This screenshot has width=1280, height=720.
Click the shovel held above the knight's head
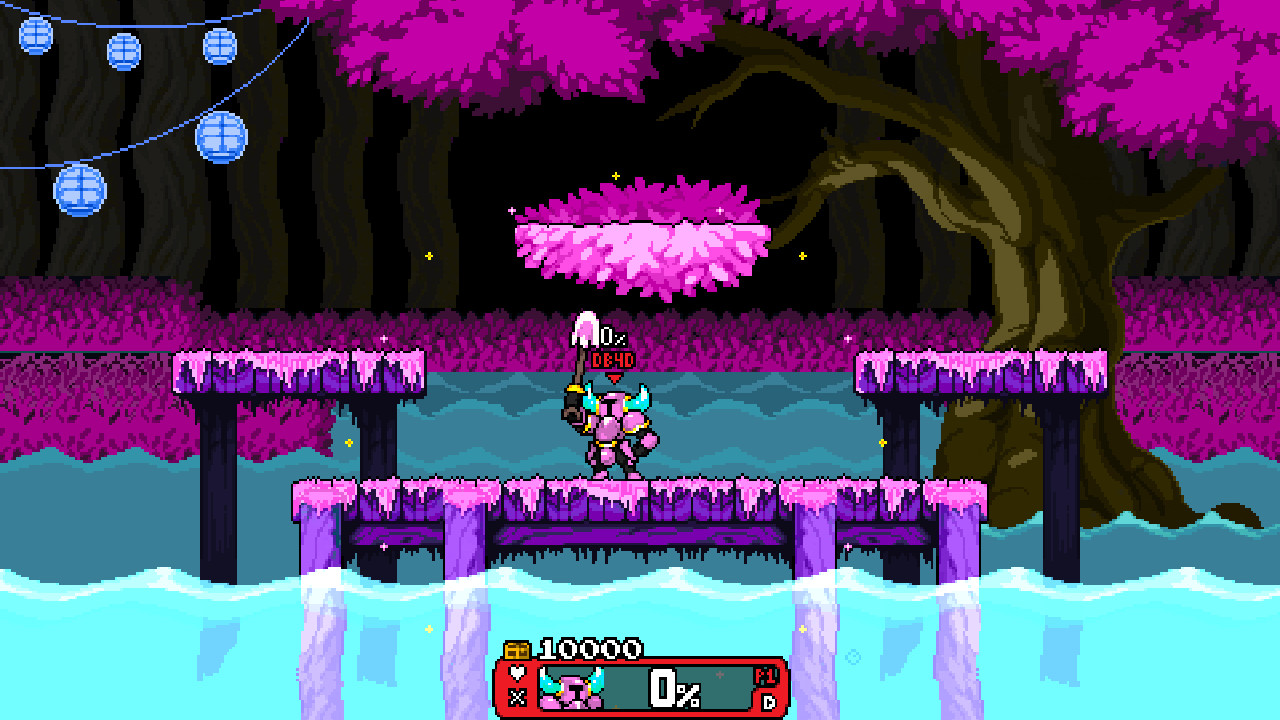pos(585,330)
